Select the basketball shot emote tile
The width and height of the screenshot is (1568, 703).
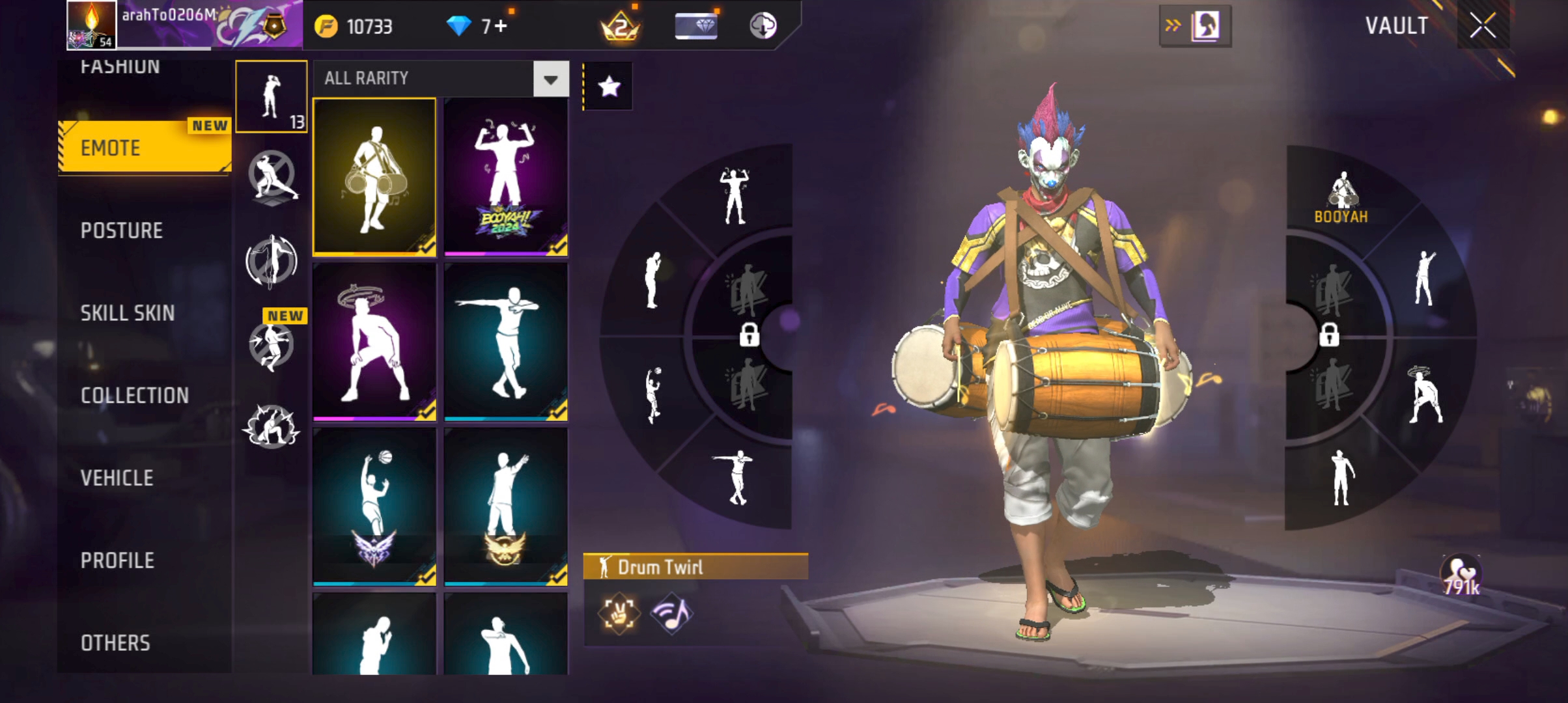coord(374,506)
